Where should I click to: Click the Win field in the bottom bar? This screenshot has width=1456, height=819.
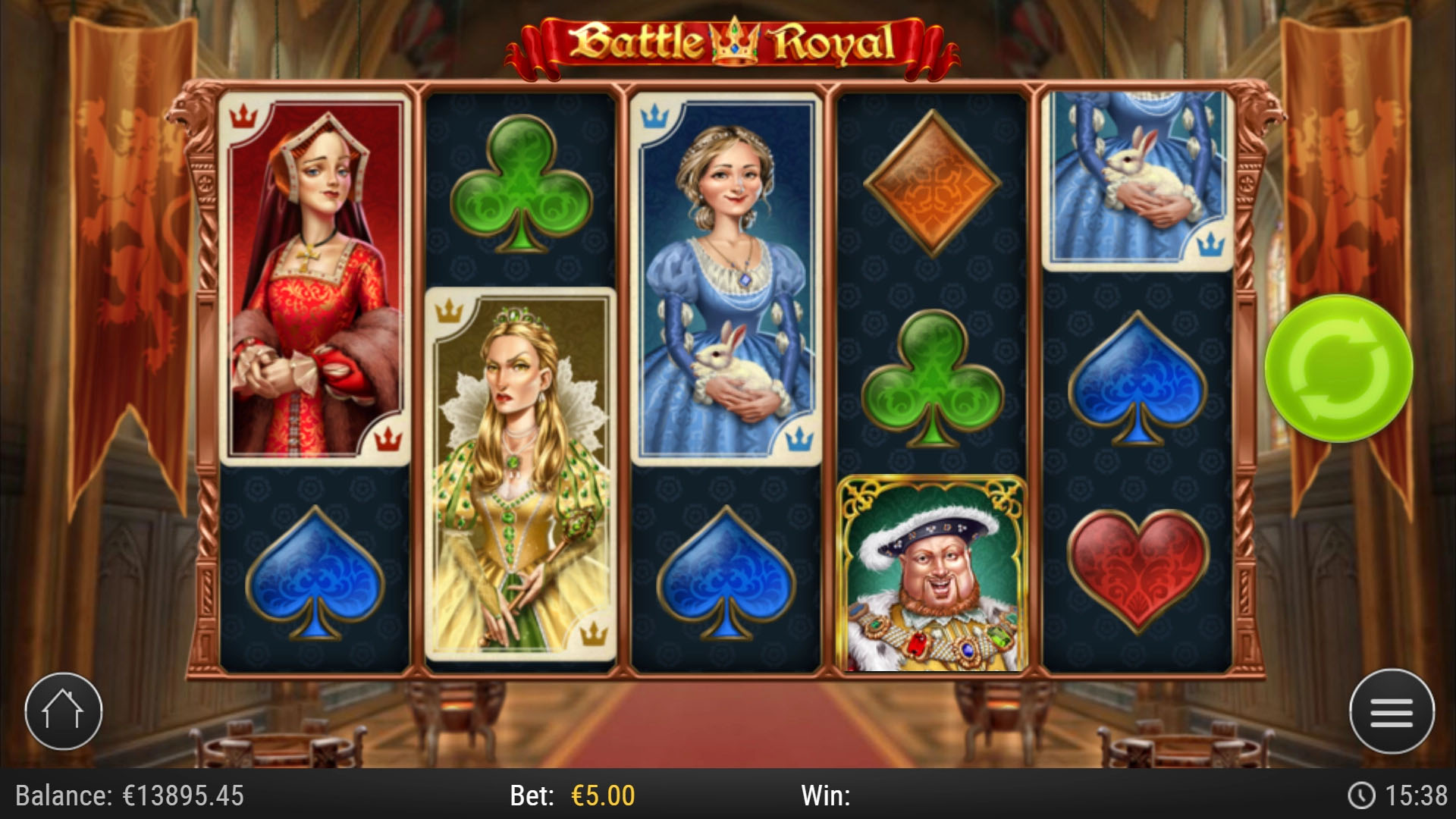click(x=827, y=796)
